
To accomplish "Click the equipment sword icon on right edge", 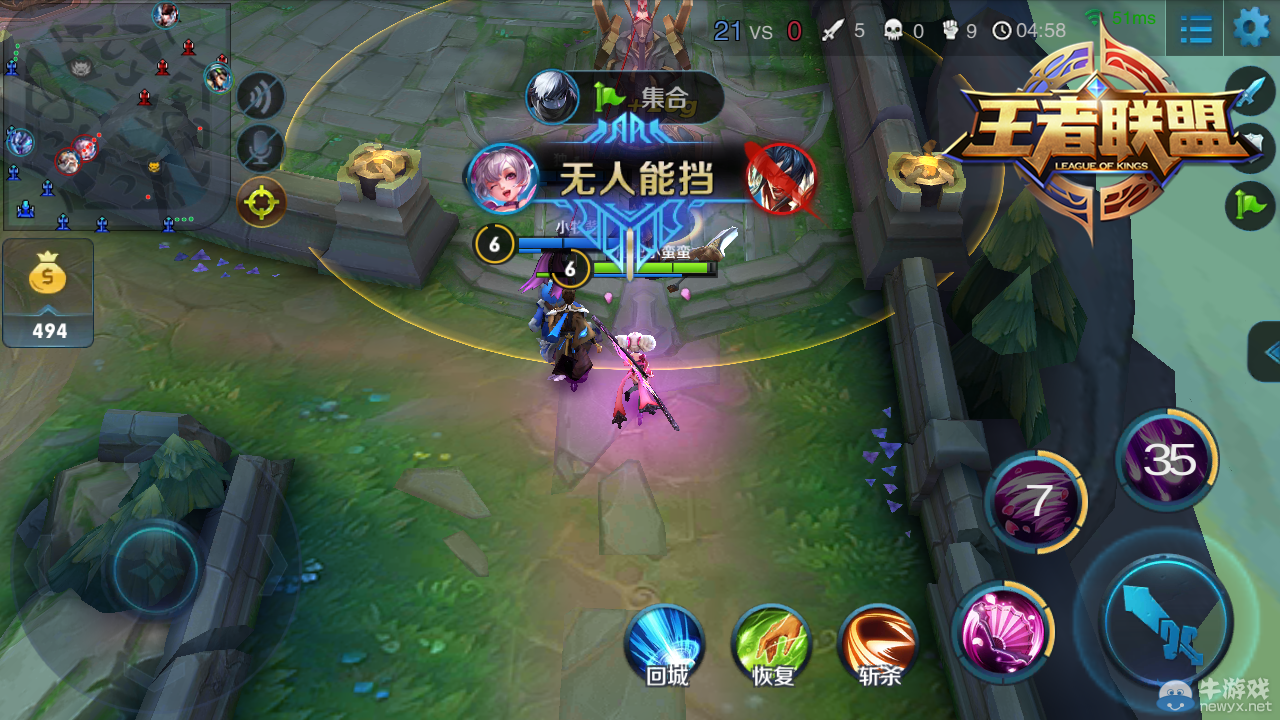I will [1252, 92].
